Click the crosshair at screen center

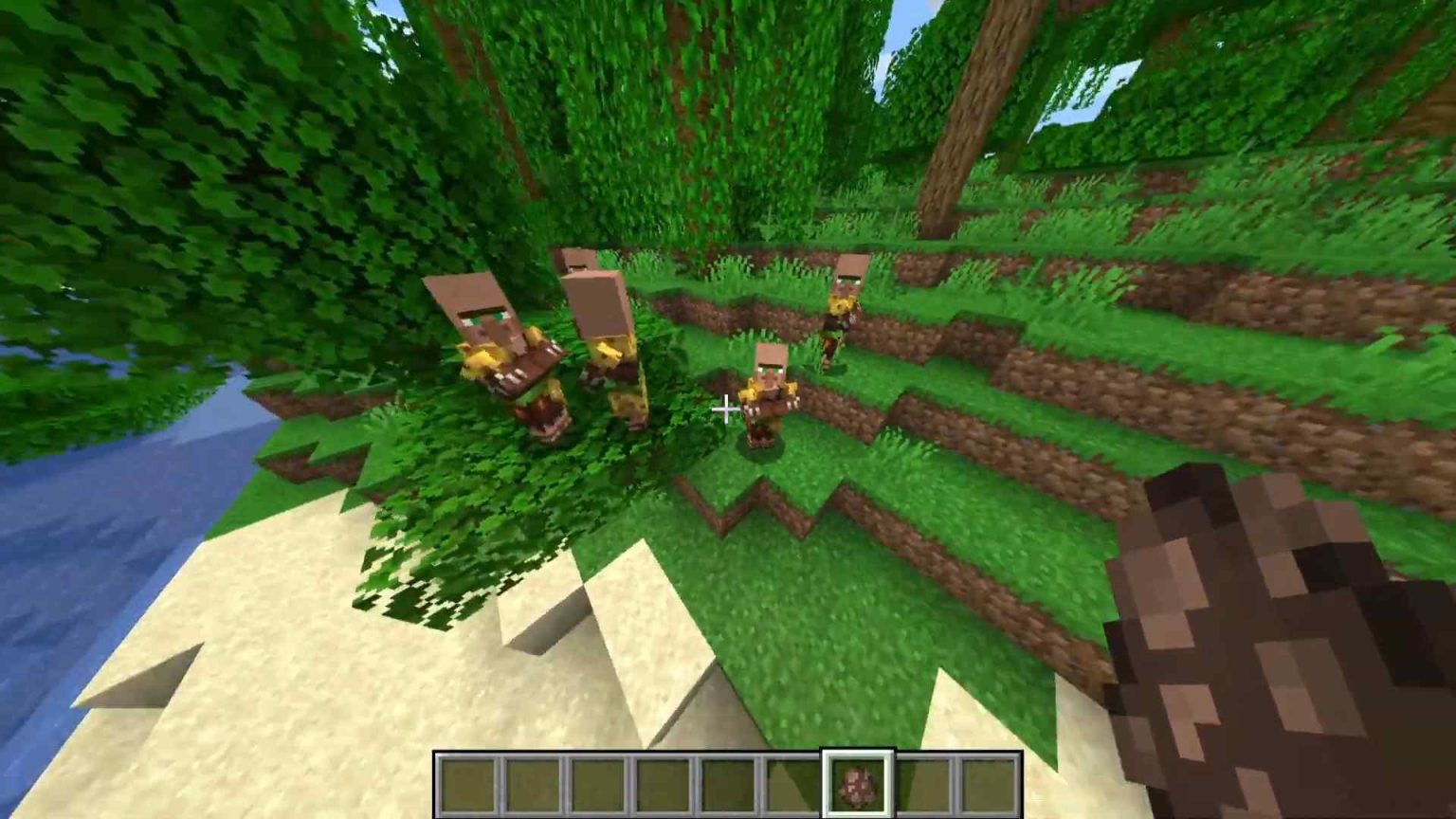(x=726, y=409)
